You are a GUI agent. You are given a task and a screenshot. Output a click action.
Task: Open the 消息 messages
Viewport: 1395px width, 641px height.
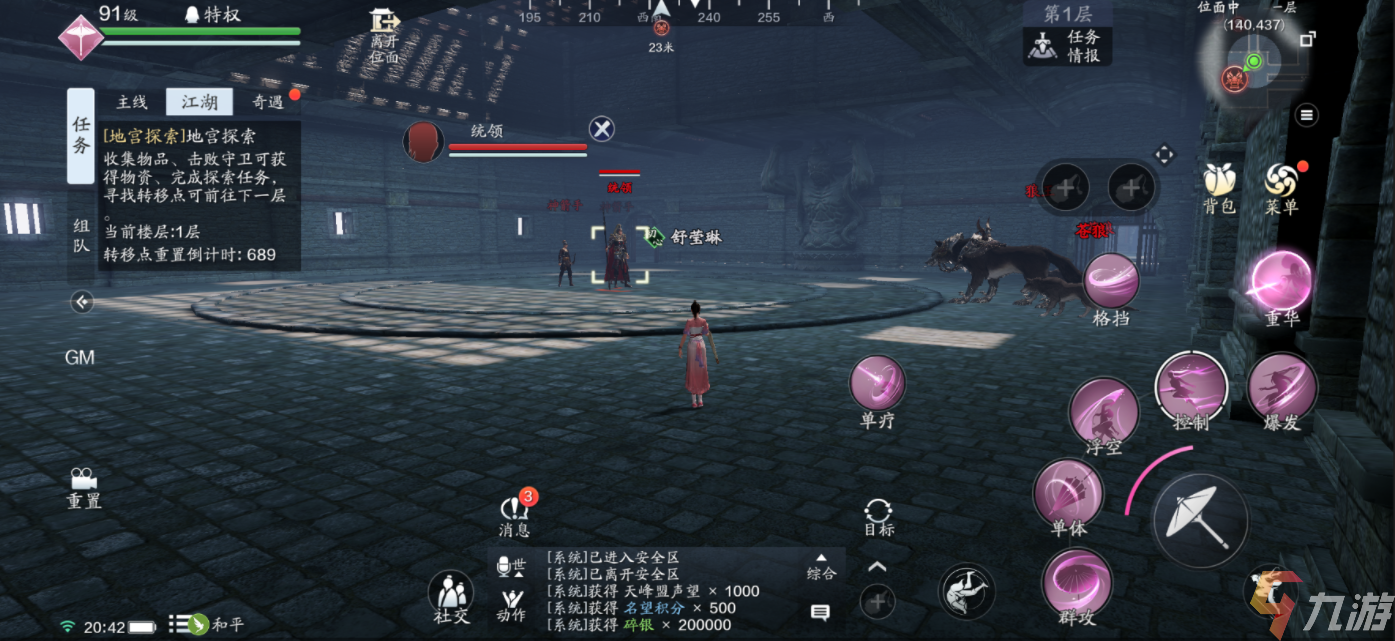coord(515,512)
